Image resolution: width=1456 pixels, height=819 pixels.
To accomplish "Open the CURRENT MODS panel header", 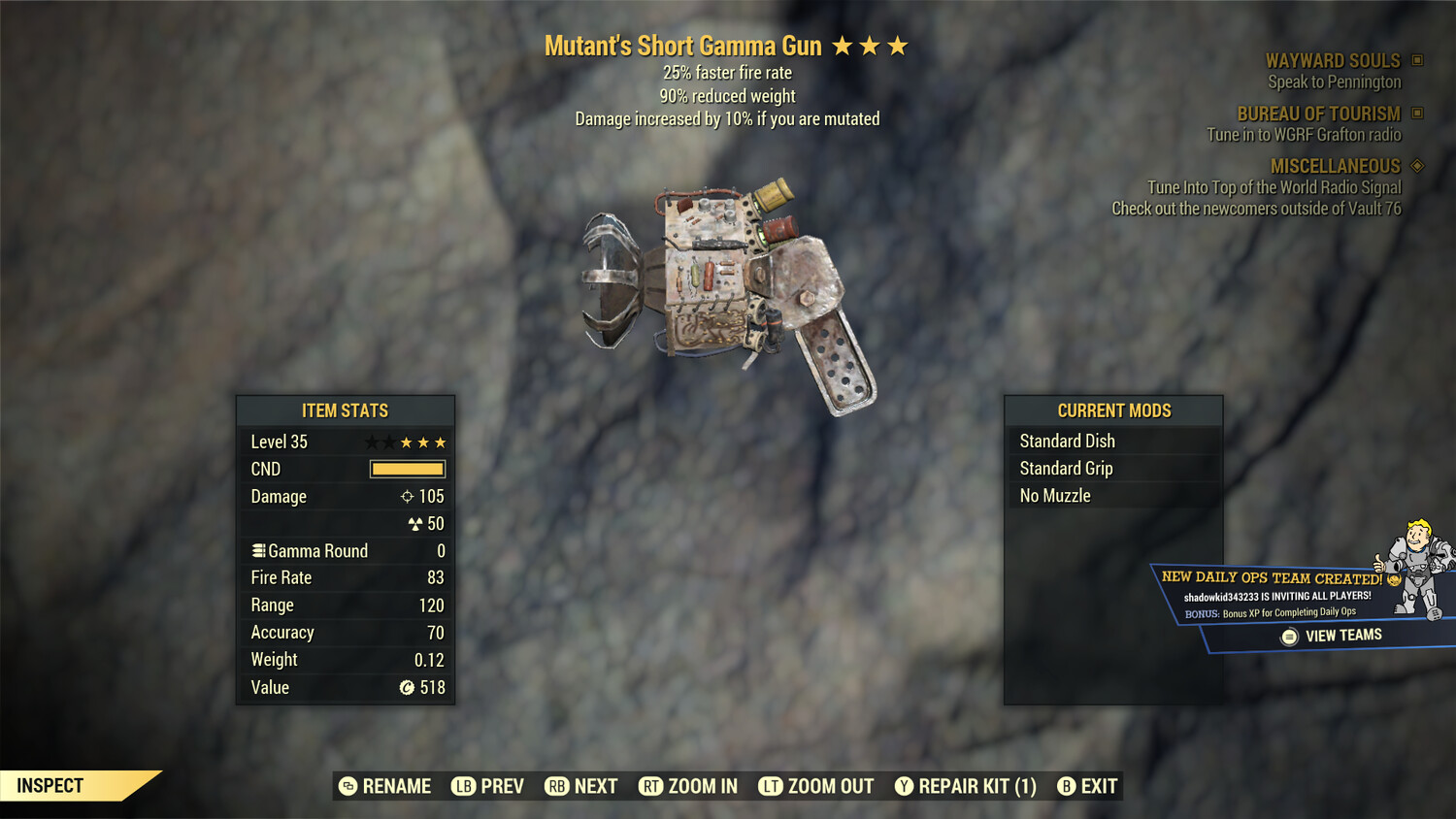I will 1112,409.
